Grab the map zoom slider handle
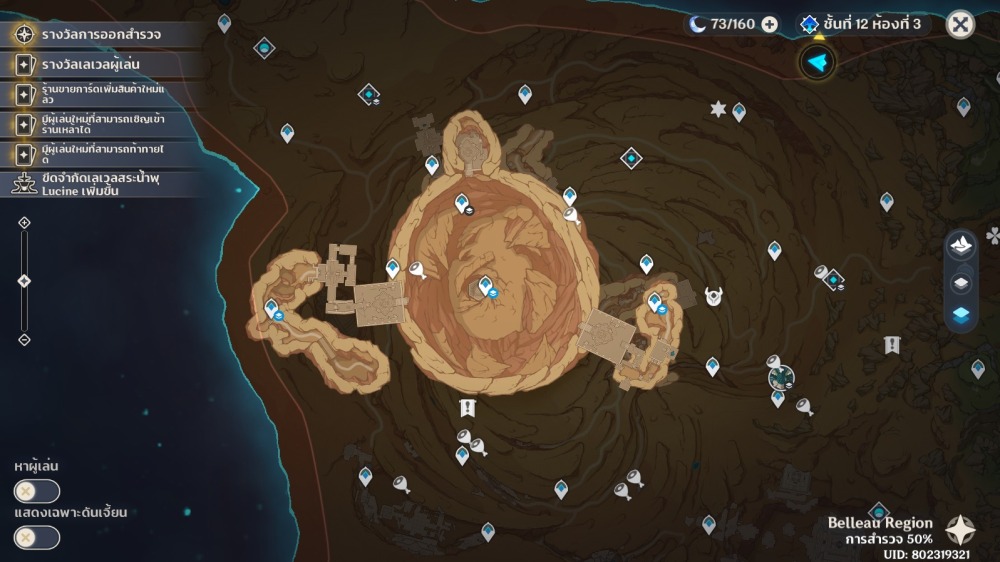1000x562 pixels. tap(25, 281)
